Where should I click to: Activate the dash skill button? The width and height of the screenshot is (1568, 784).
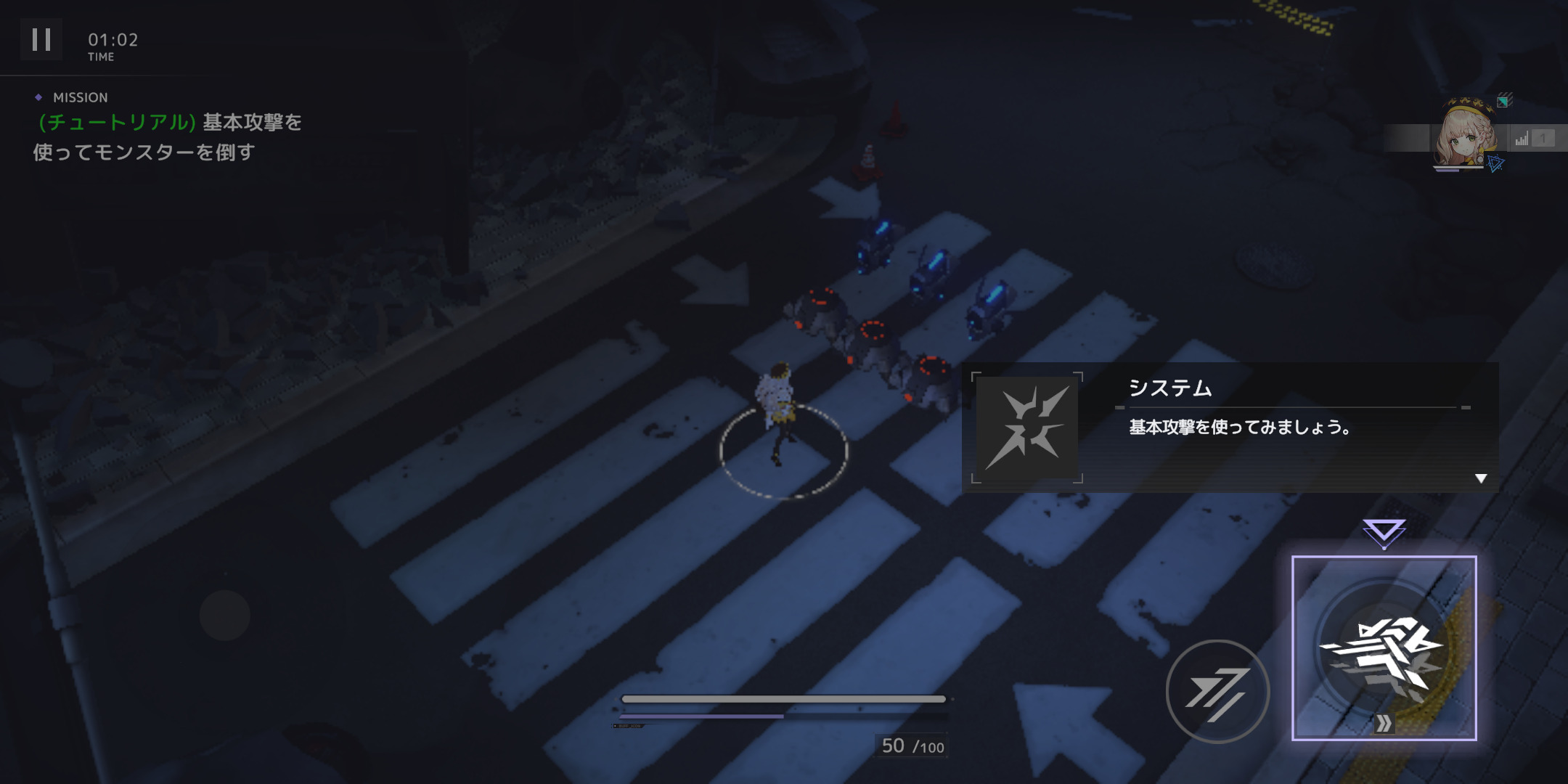pyautogui.click(x=1217, y=691)
